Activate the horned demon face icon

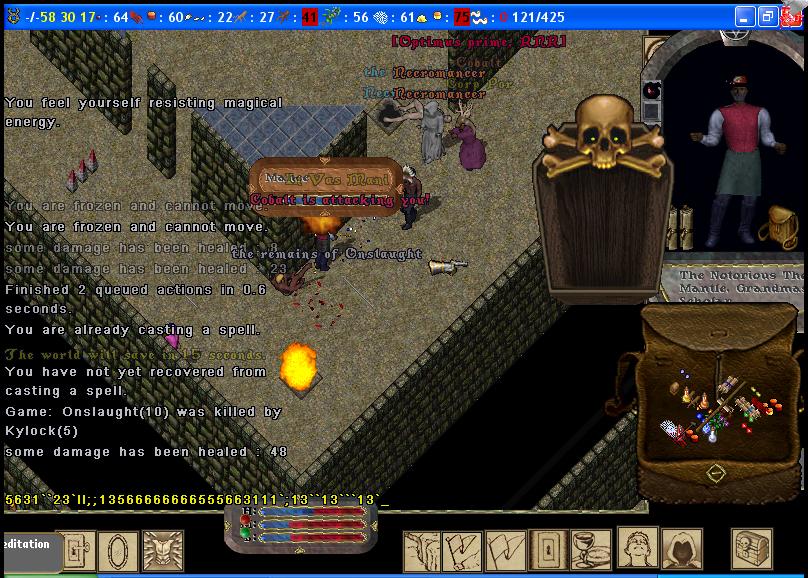pyautogui.click(x=163, y=551)
